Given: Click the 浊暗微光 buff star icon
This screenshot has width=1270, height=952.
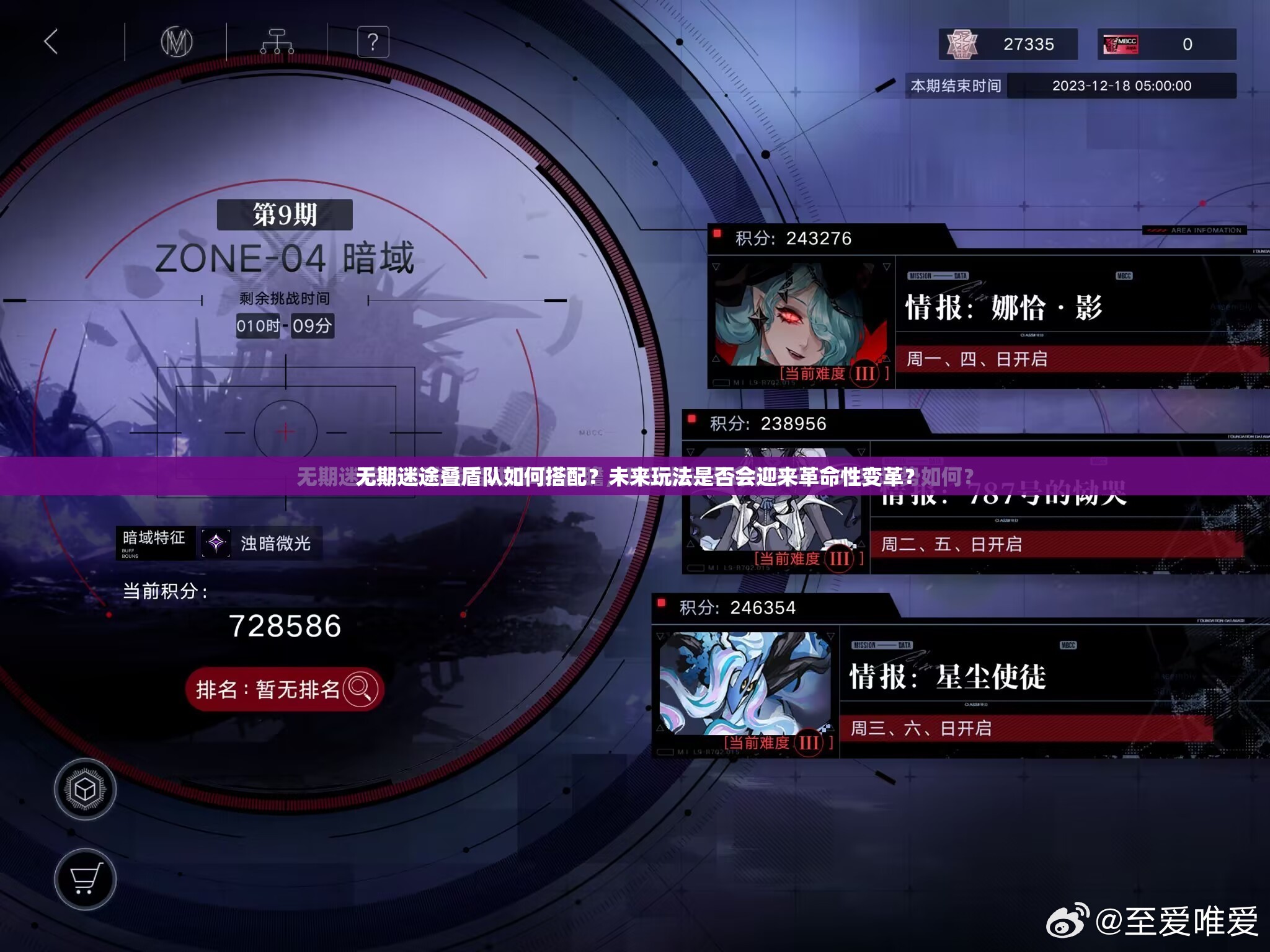Looking at the screenshot, I should pos(216,542).
